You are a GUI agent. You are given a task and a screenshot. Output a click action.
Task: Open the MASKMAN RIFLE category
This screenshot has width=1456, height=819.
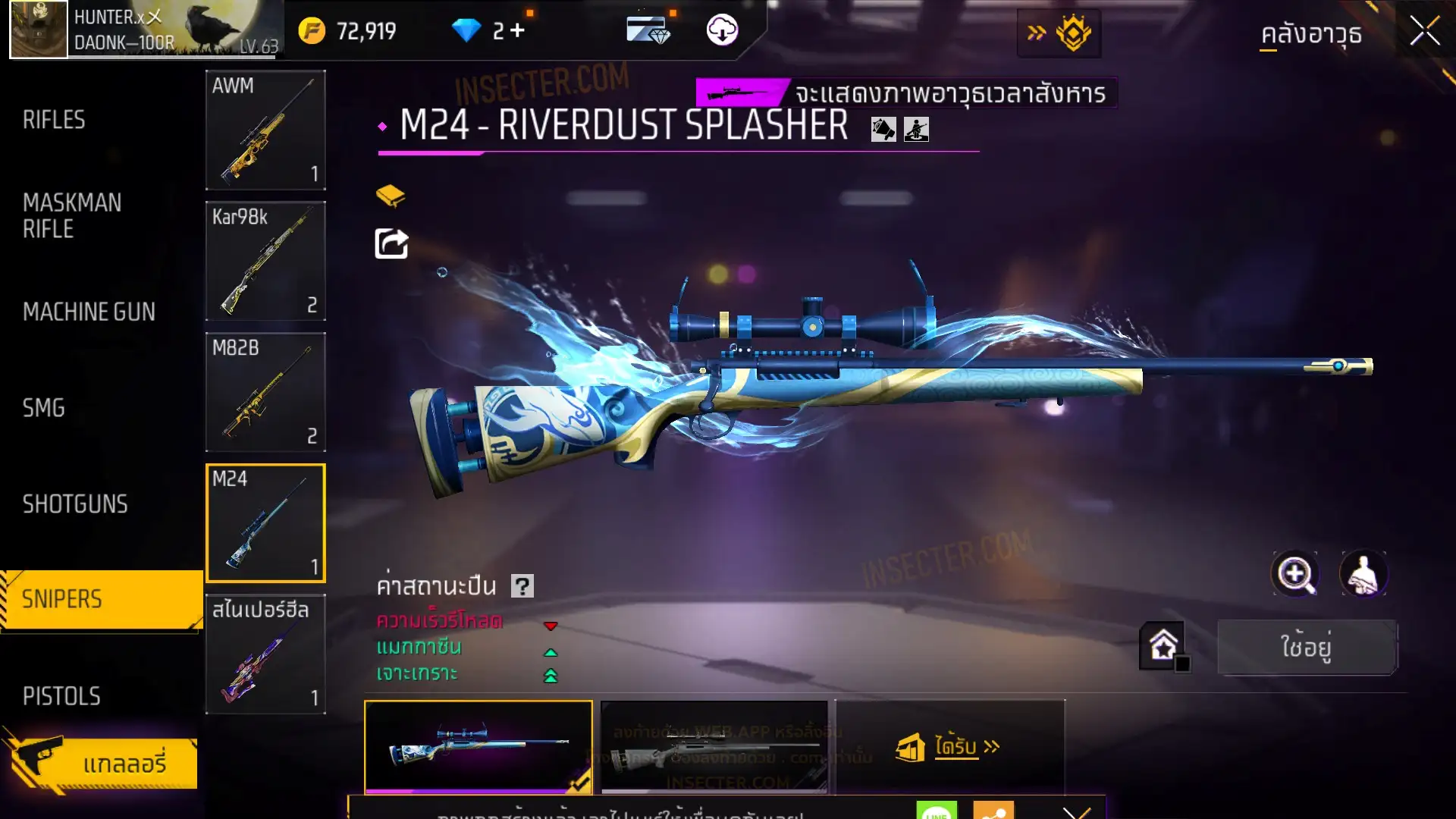click(72, 216)
